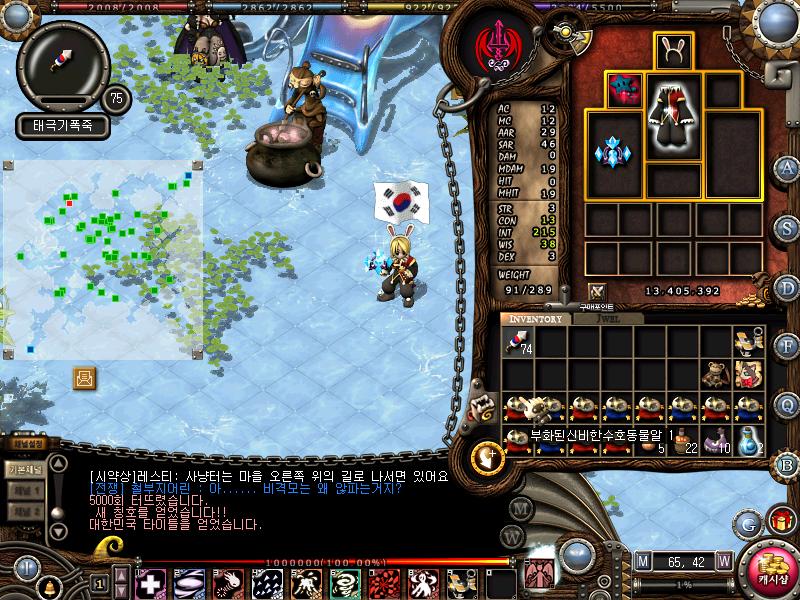Select the Inventory tab
The width and height of the screenshot is (800, 600).
tap(537, 319)
